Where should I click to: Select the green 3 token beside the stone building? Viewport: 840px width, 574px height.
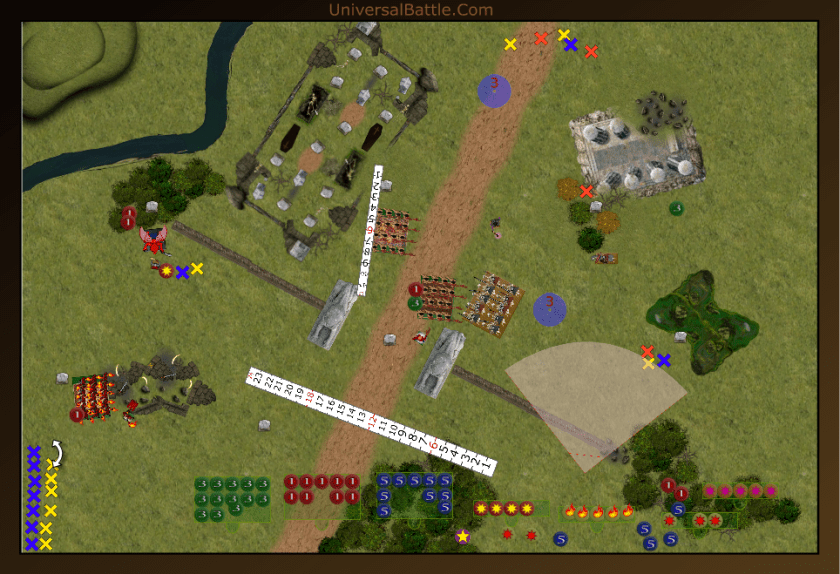point(676,208)
